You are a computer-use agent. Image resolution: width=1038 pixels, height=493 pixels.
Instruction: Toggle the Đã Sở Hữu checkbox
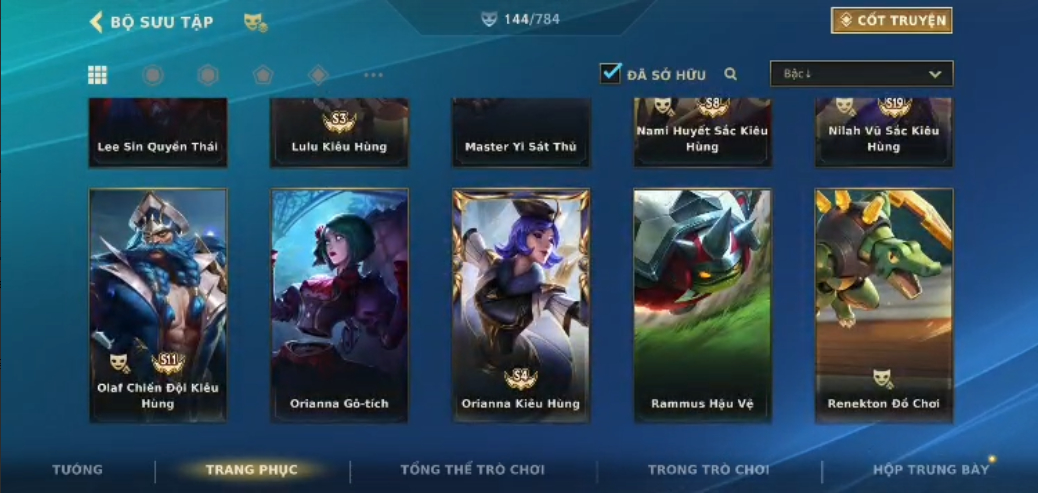(611, 74)
